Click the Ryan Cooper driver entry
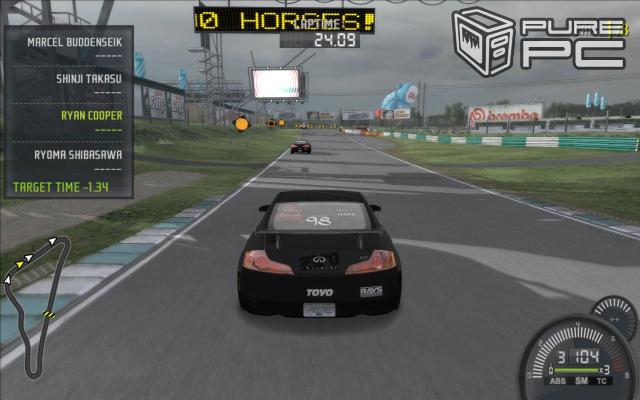 [91, 115]
